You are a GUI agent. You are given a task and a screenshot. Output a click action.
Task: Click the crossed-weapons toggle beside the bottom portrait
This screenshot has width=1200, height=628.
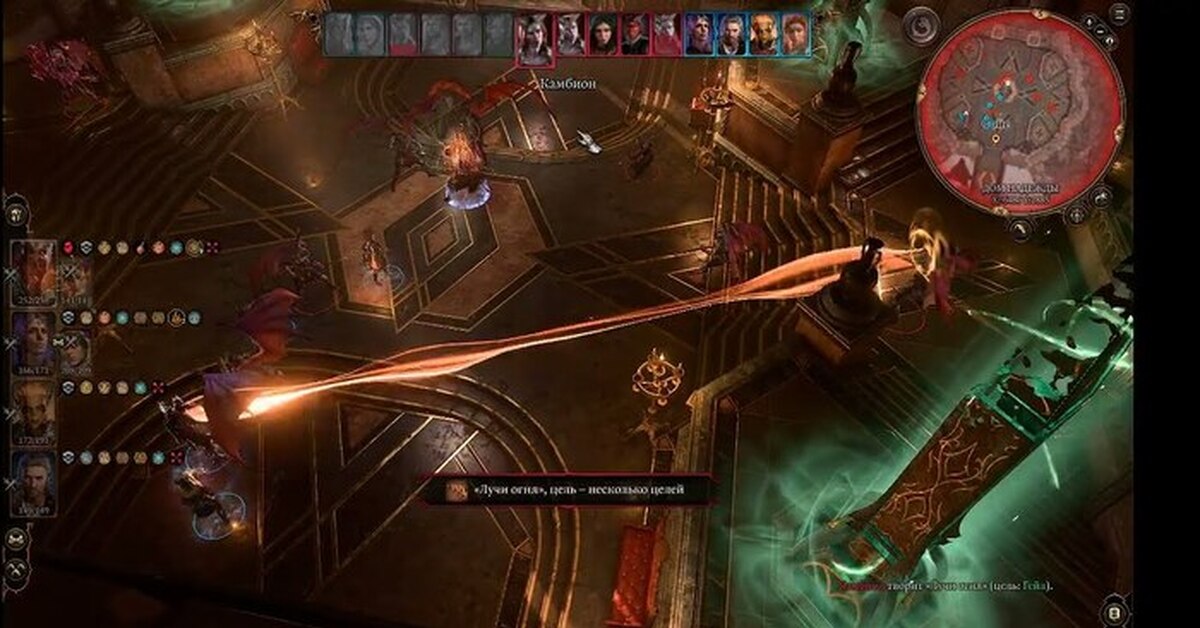point(11,484)
